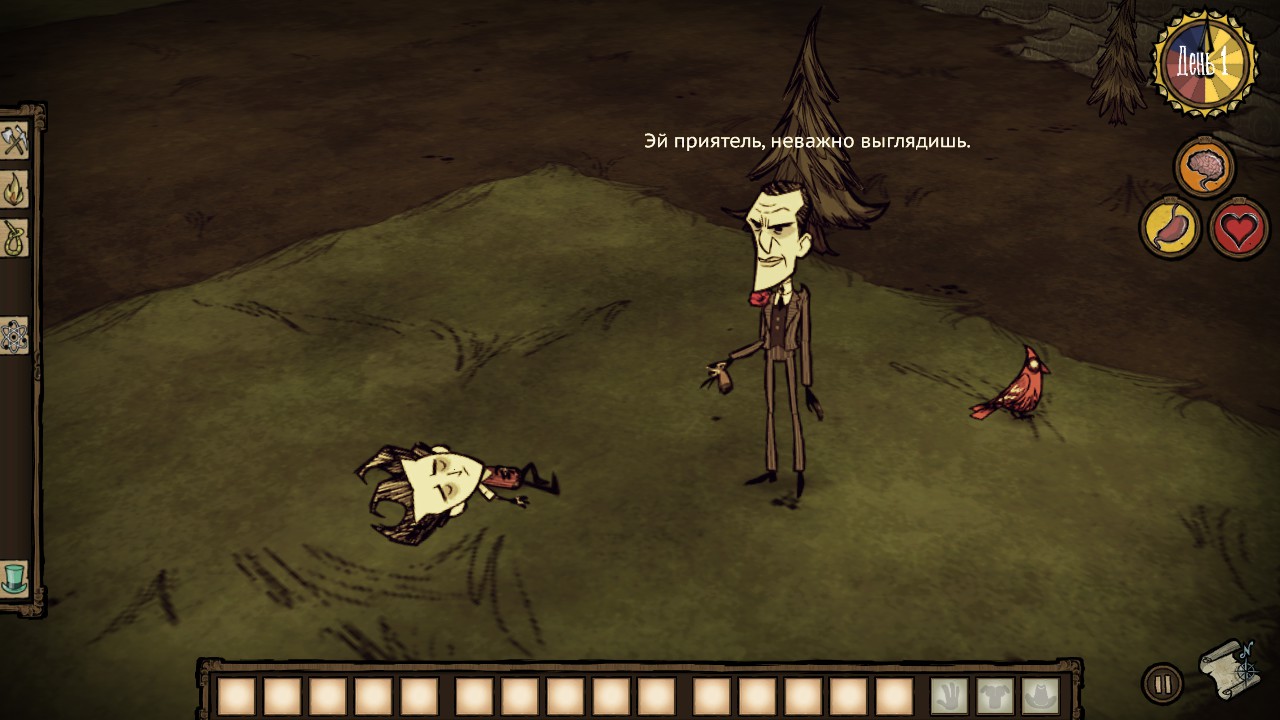Open the Dress tab with top hat icon
1280x720 pixels.
(14, 578)
